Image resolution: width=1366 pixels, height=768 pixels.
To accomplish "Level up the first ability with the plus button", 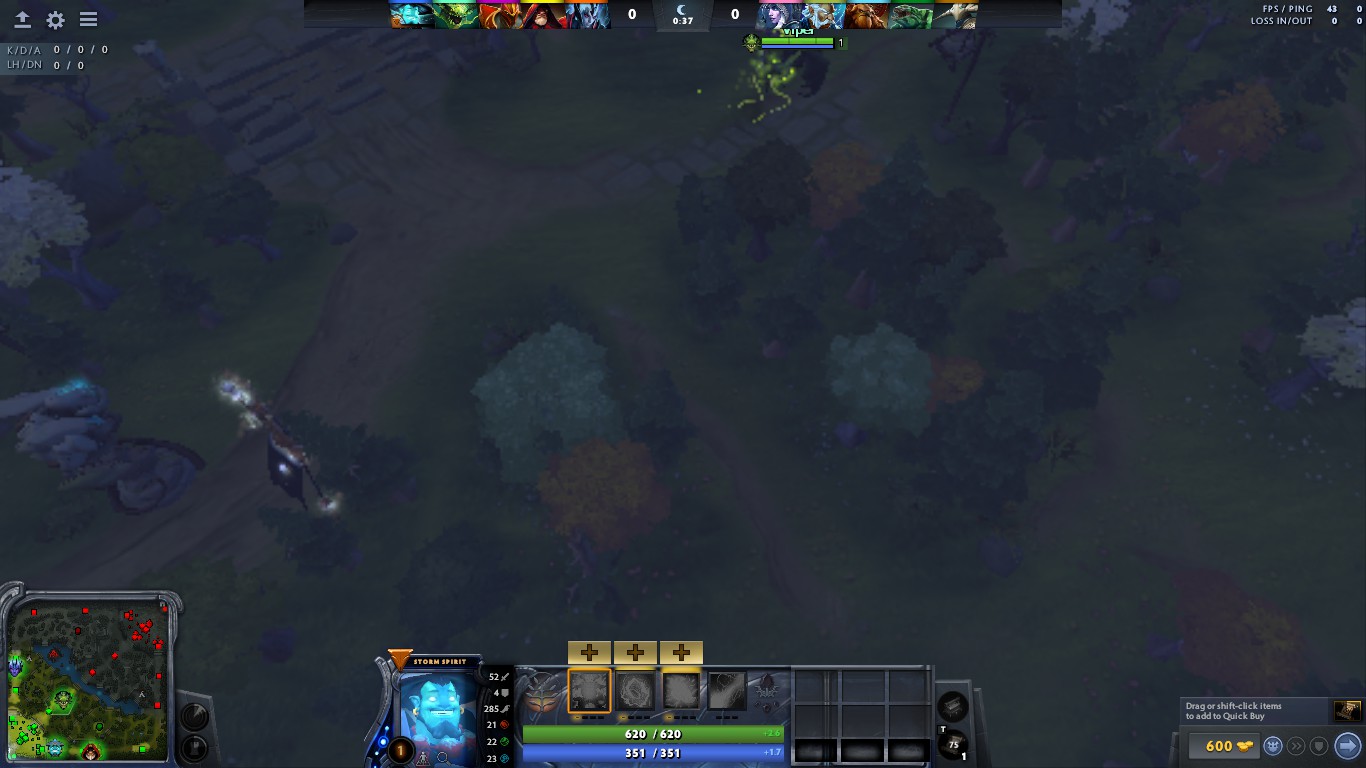I will tap(589, 652).
